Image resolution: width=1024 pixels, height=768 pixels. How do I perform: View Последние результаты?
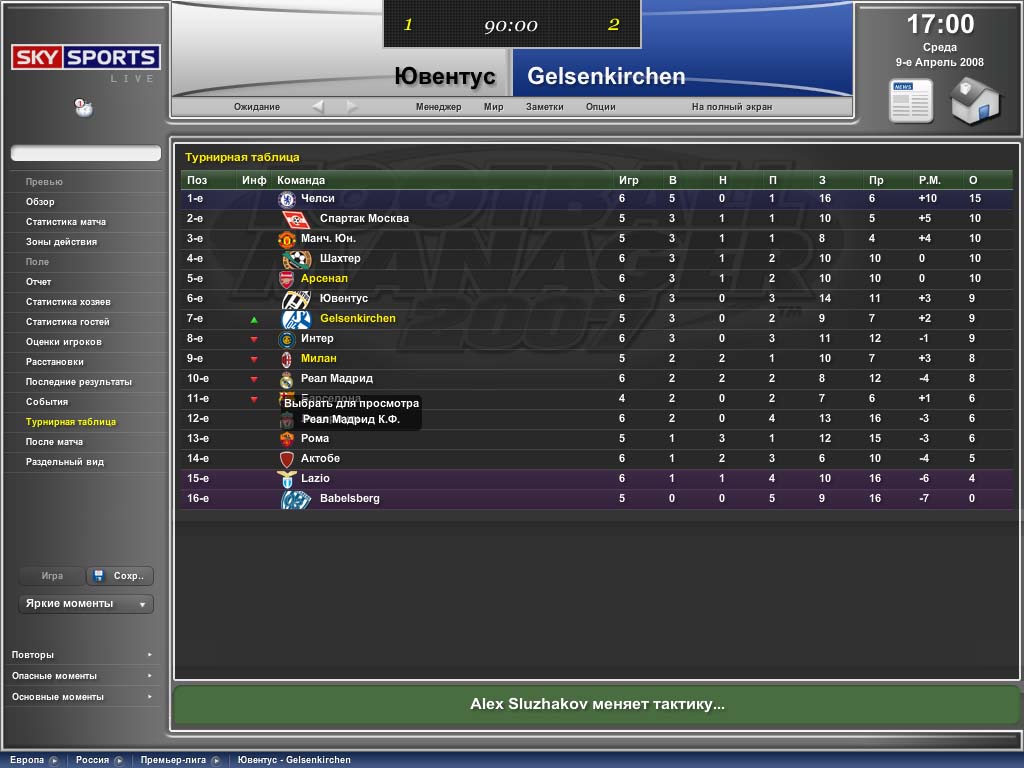point(79,382)
